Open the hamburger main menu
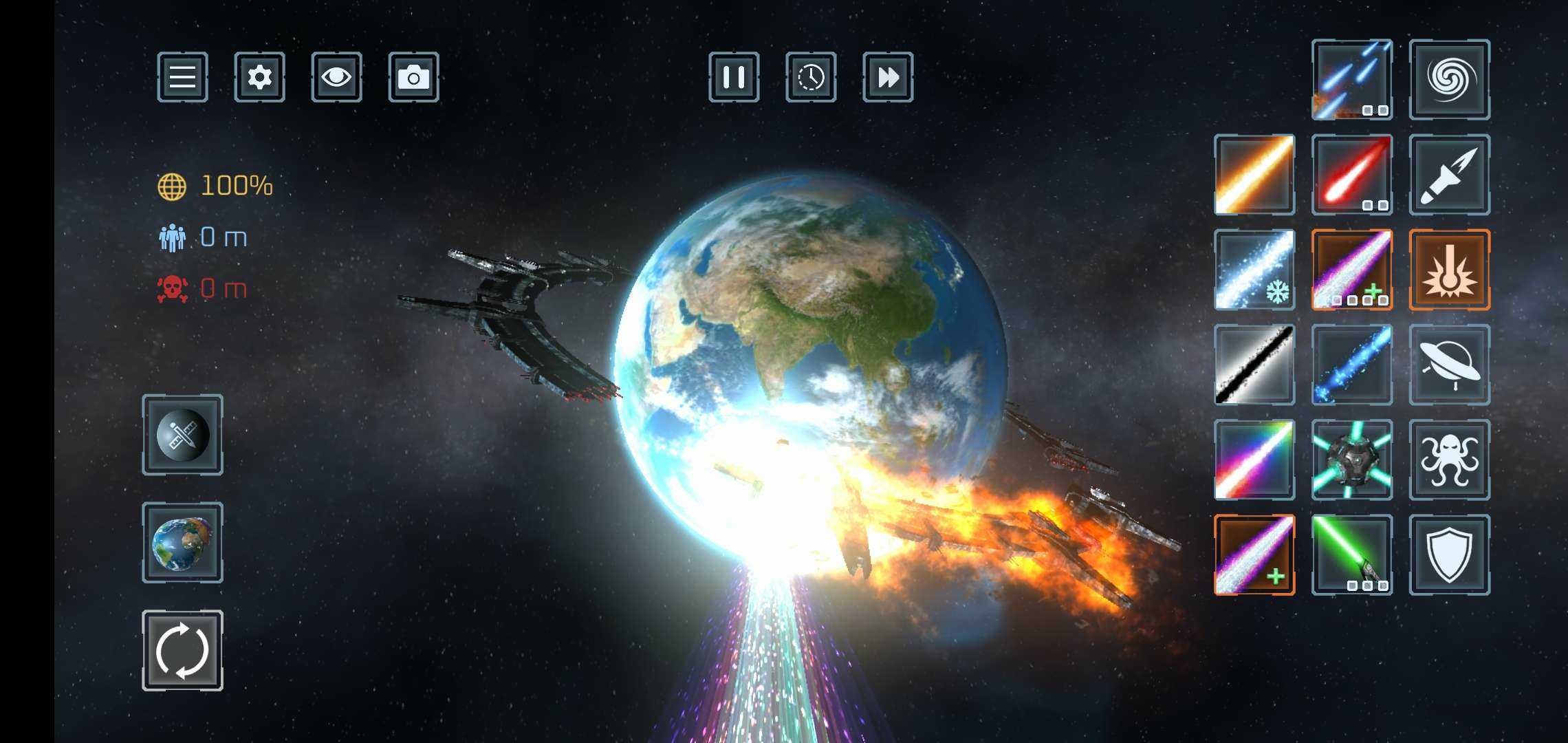 tap(182, 77)
